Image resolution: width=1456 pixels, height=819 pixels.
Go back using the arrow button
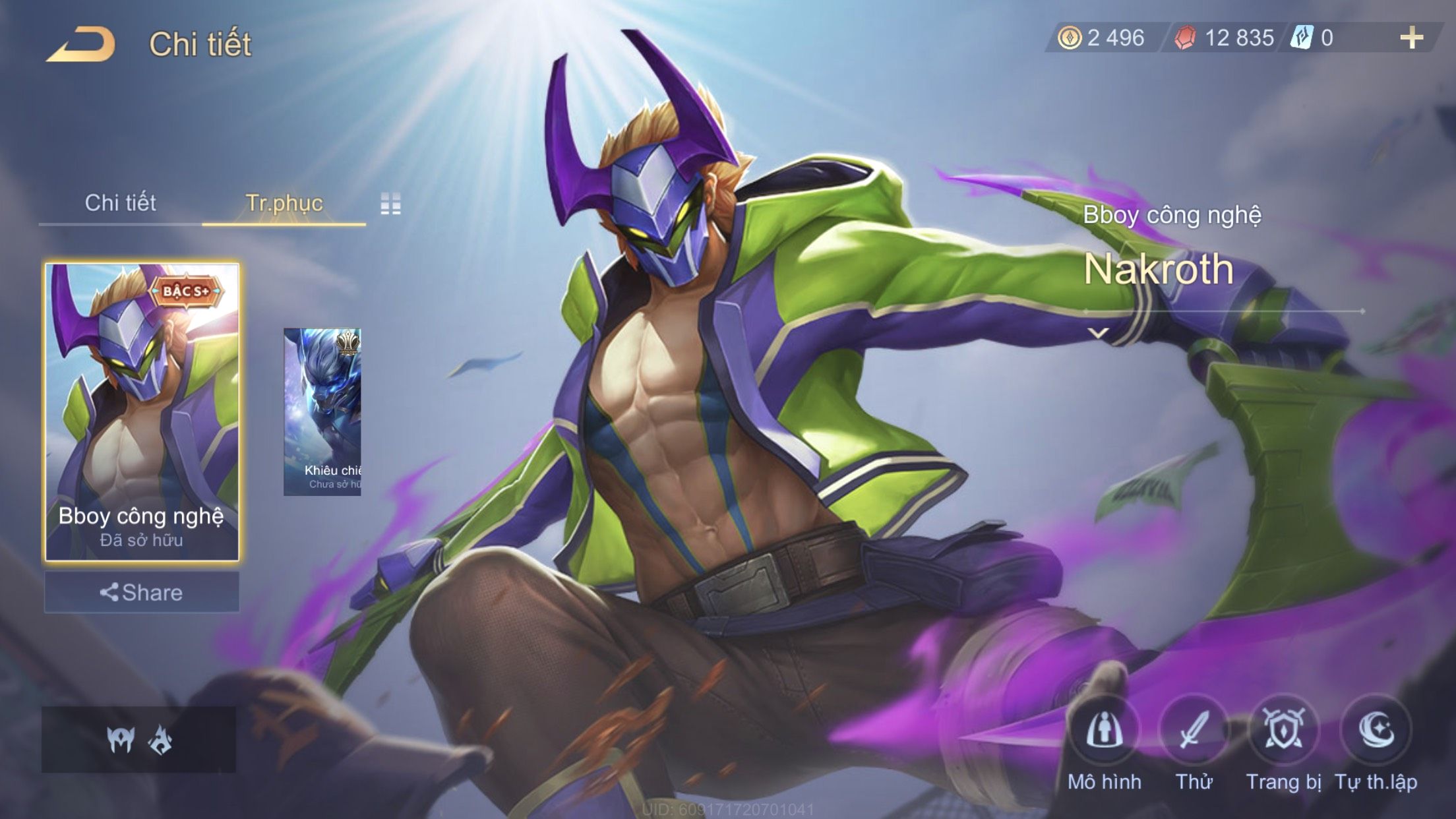(x=82, y=45)
